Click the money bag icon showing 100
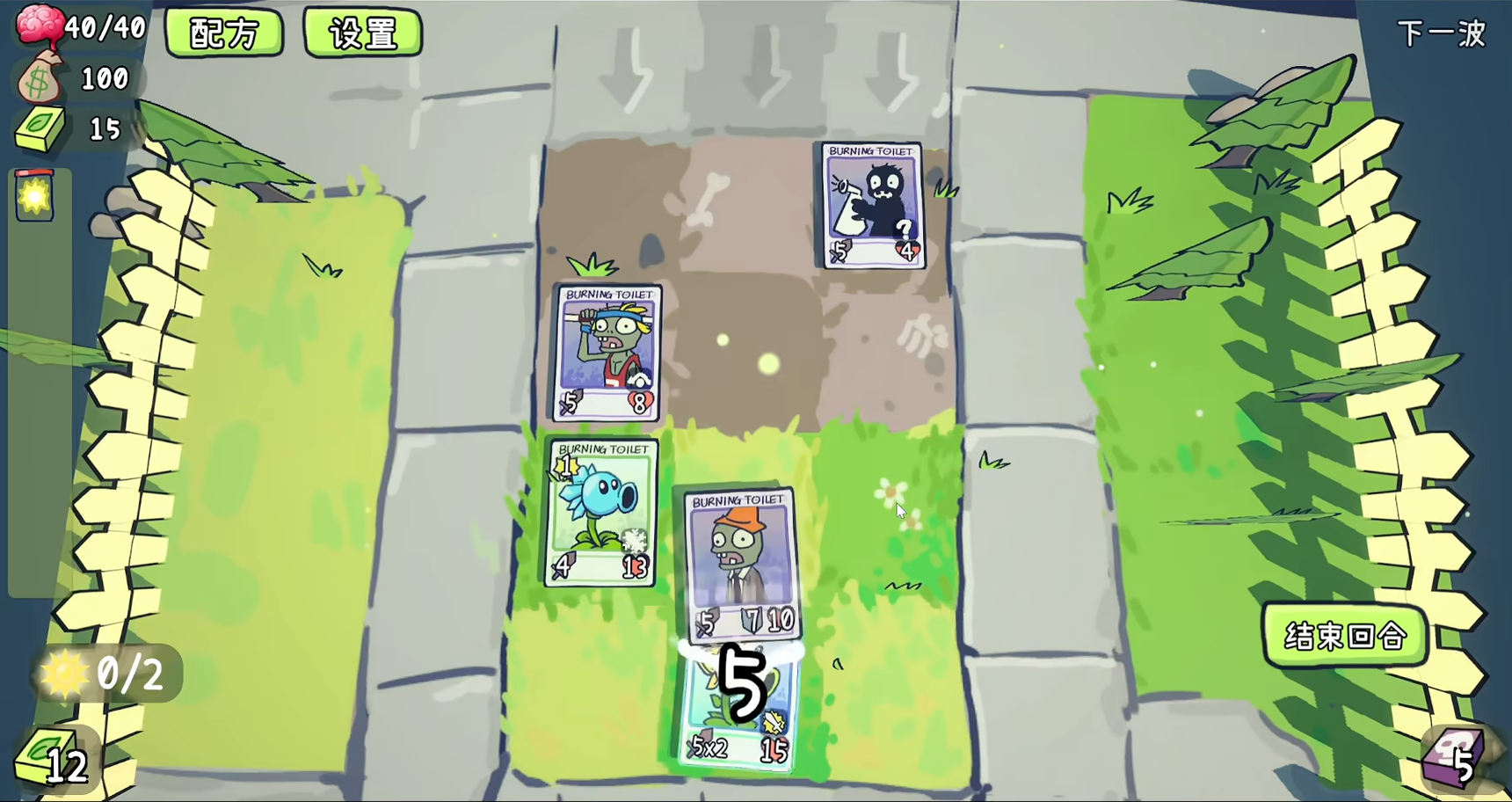The image size is (1512, 802). [x=40, y=77]
